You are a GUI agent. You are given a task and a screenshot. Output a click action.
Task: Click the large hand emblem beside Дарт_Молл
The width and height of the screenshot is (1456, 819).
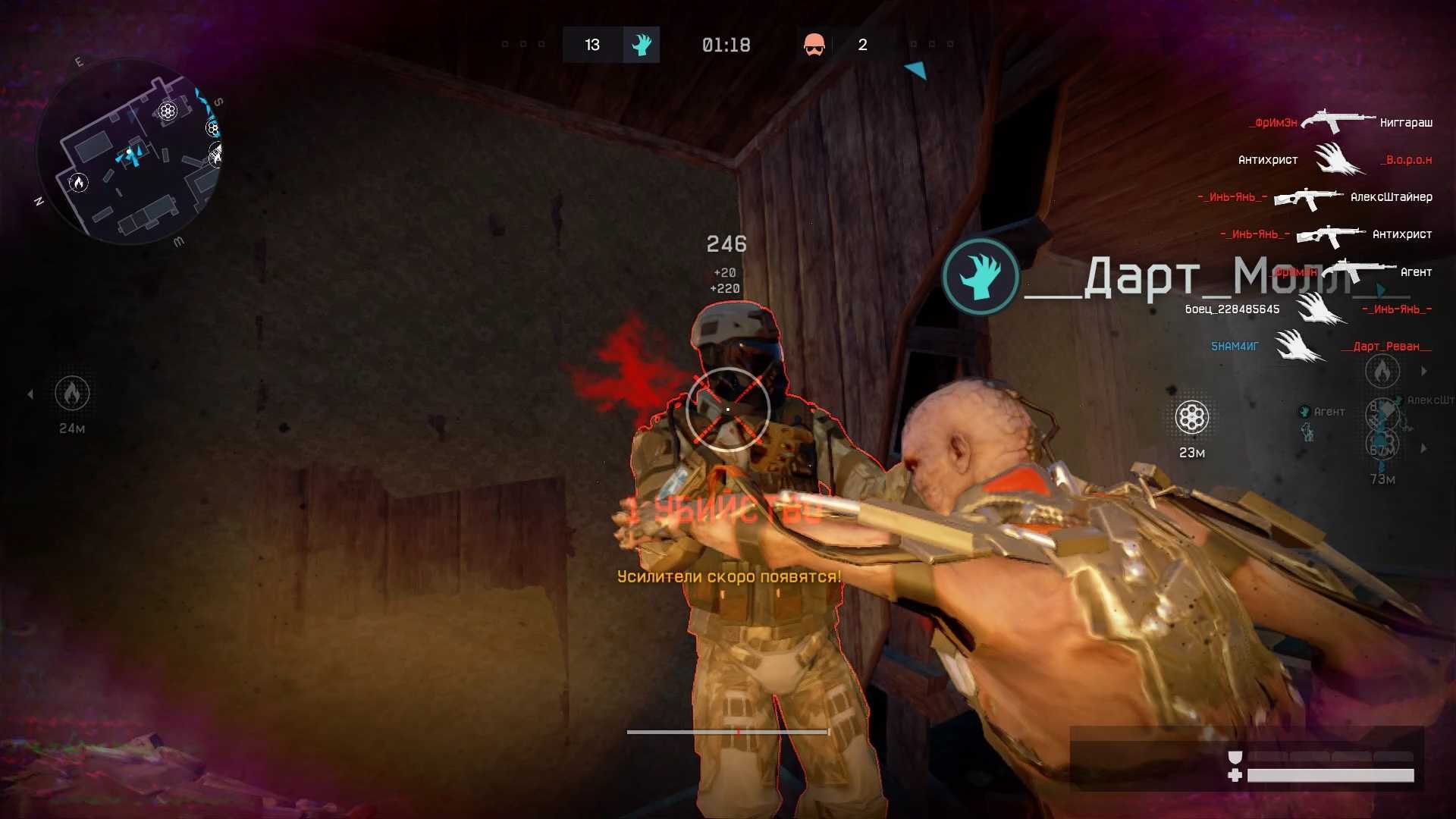981,275
